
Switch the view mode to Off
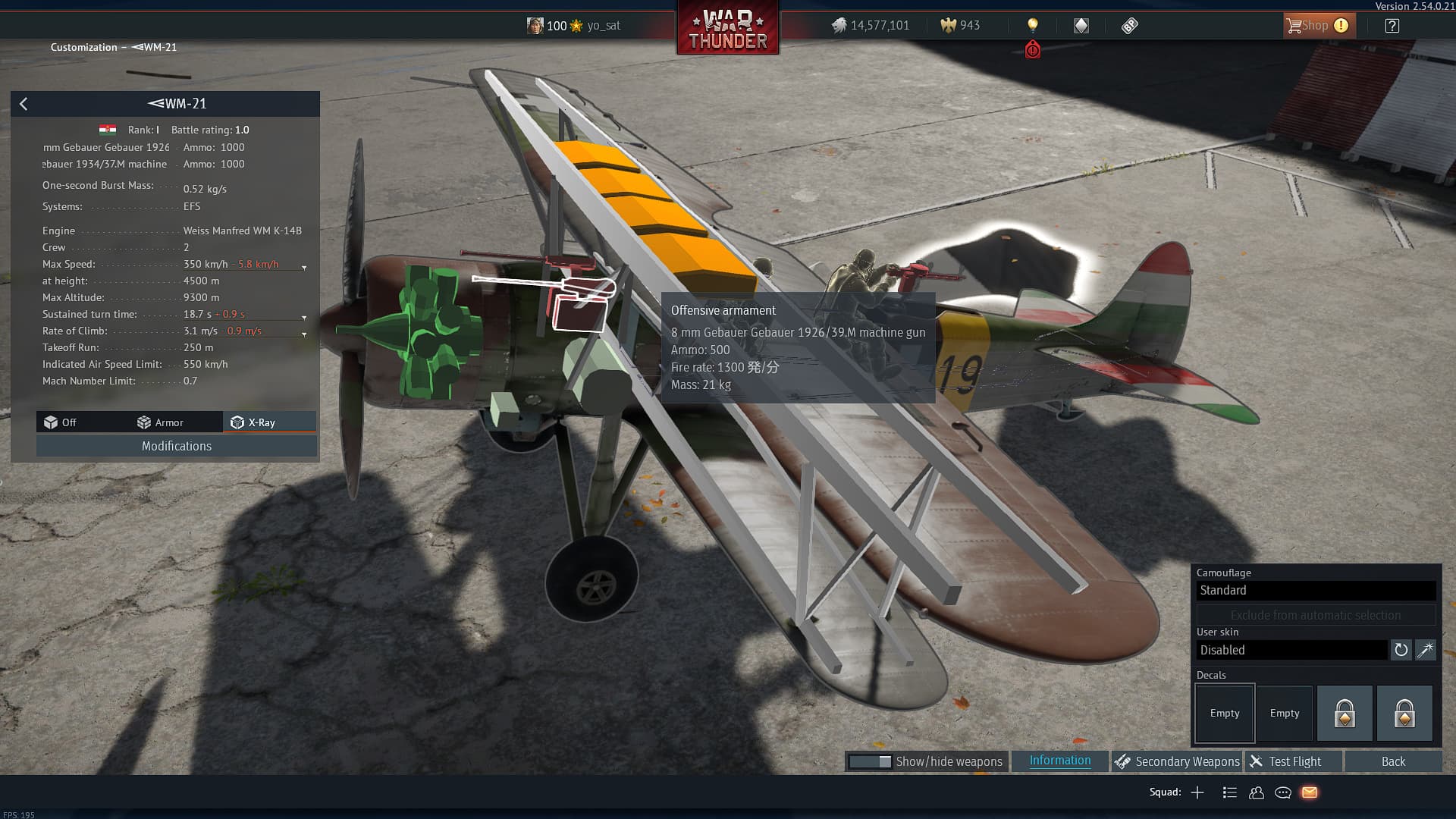[x=61, y=422]
